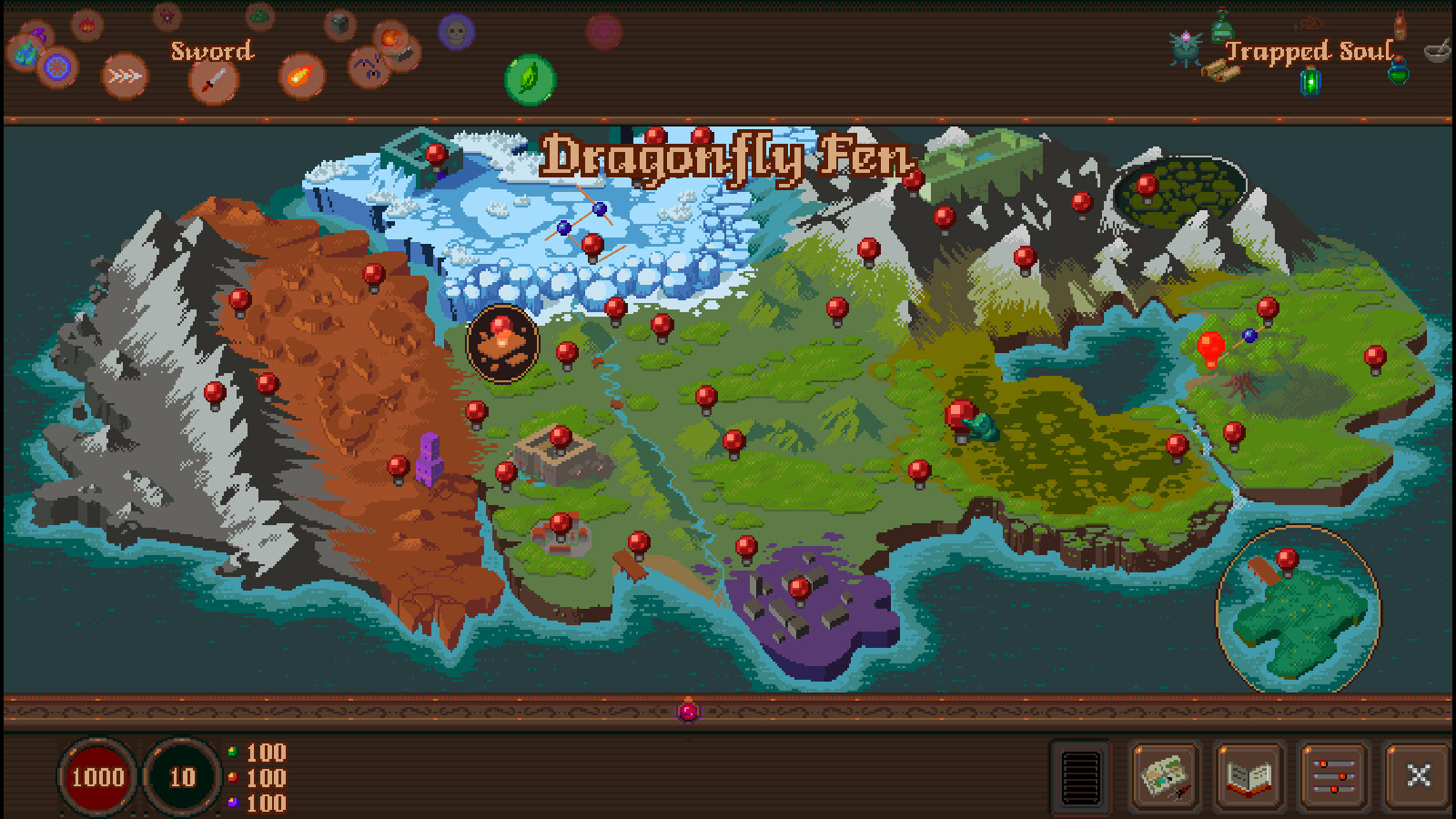
Task: Click the triple-arrow icon left of Sword
Action: [x=124, y=76]
